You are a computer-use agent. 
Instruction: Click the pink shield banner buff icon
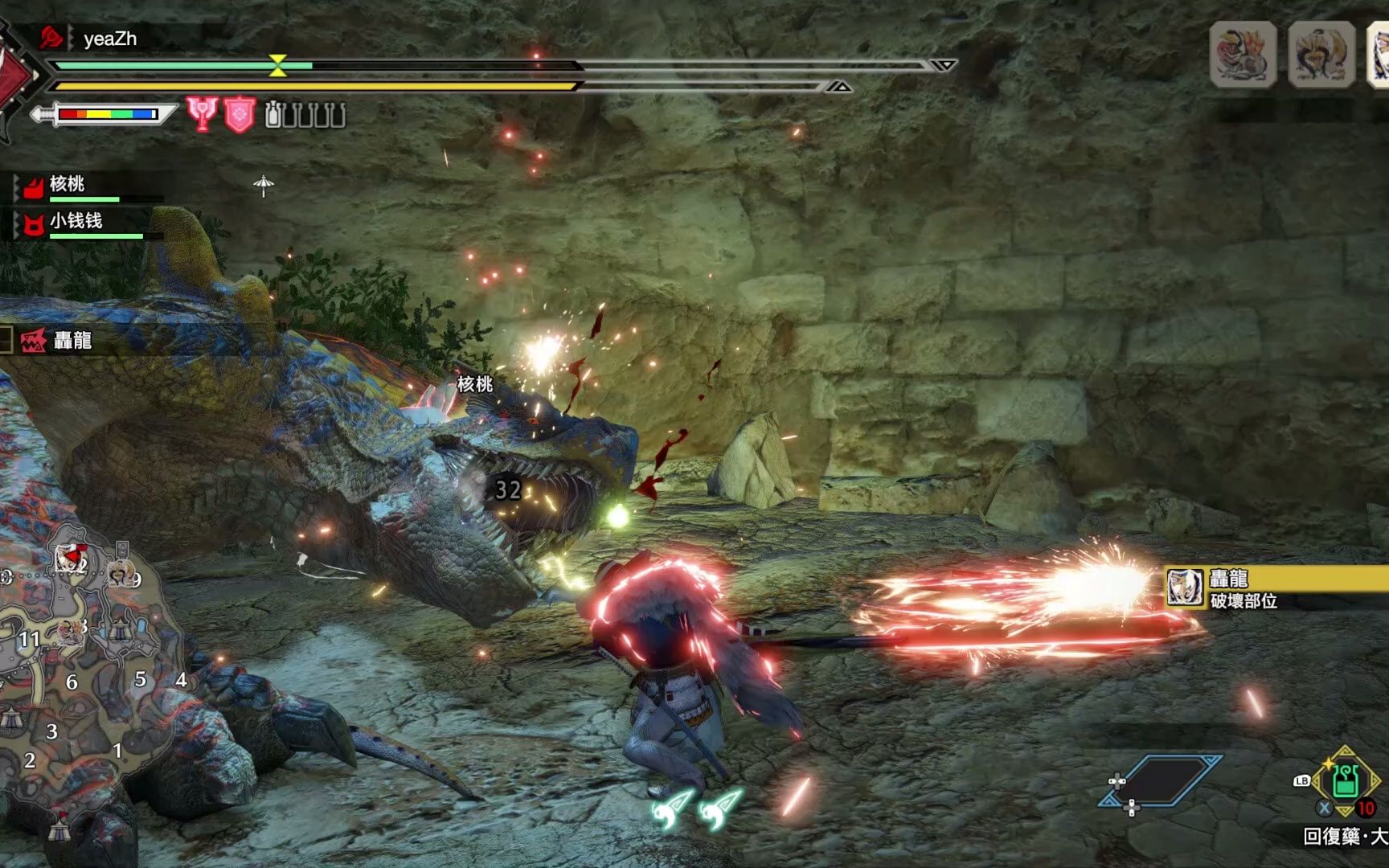click(x=239, y=115)
